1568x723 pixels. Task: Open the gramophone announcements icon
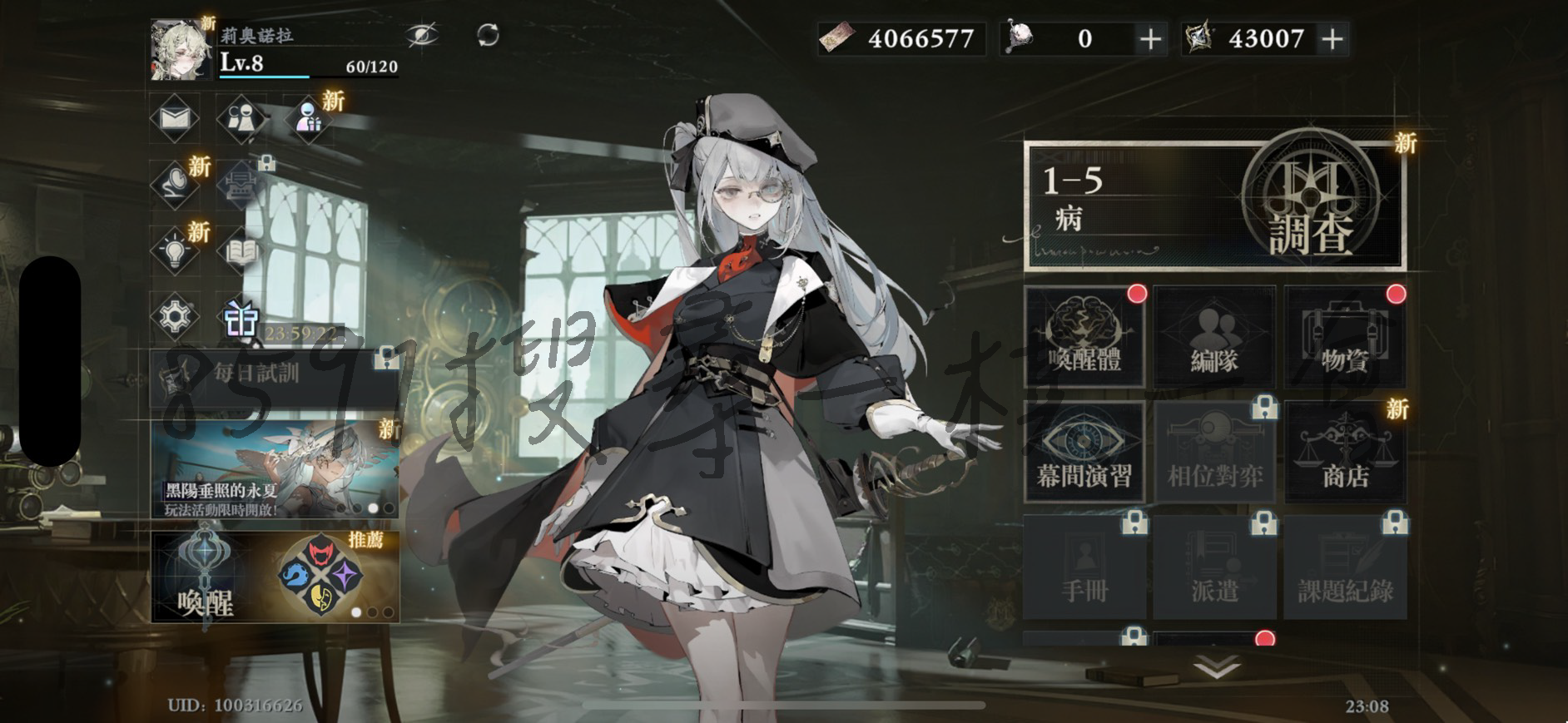pyautogui.click(x=175, y=185)
